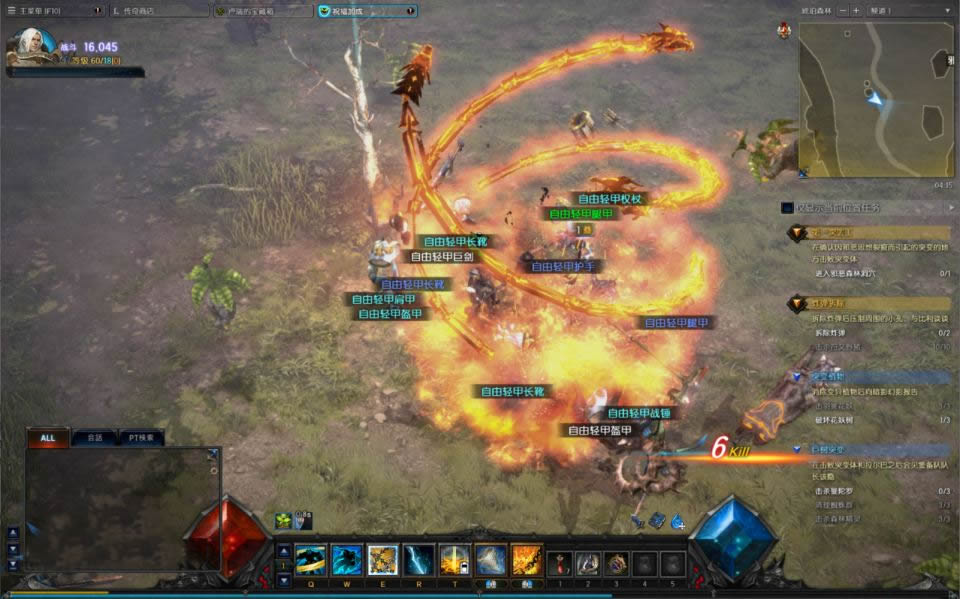
Task: Use the W slot dash skill
Action: 346,560
